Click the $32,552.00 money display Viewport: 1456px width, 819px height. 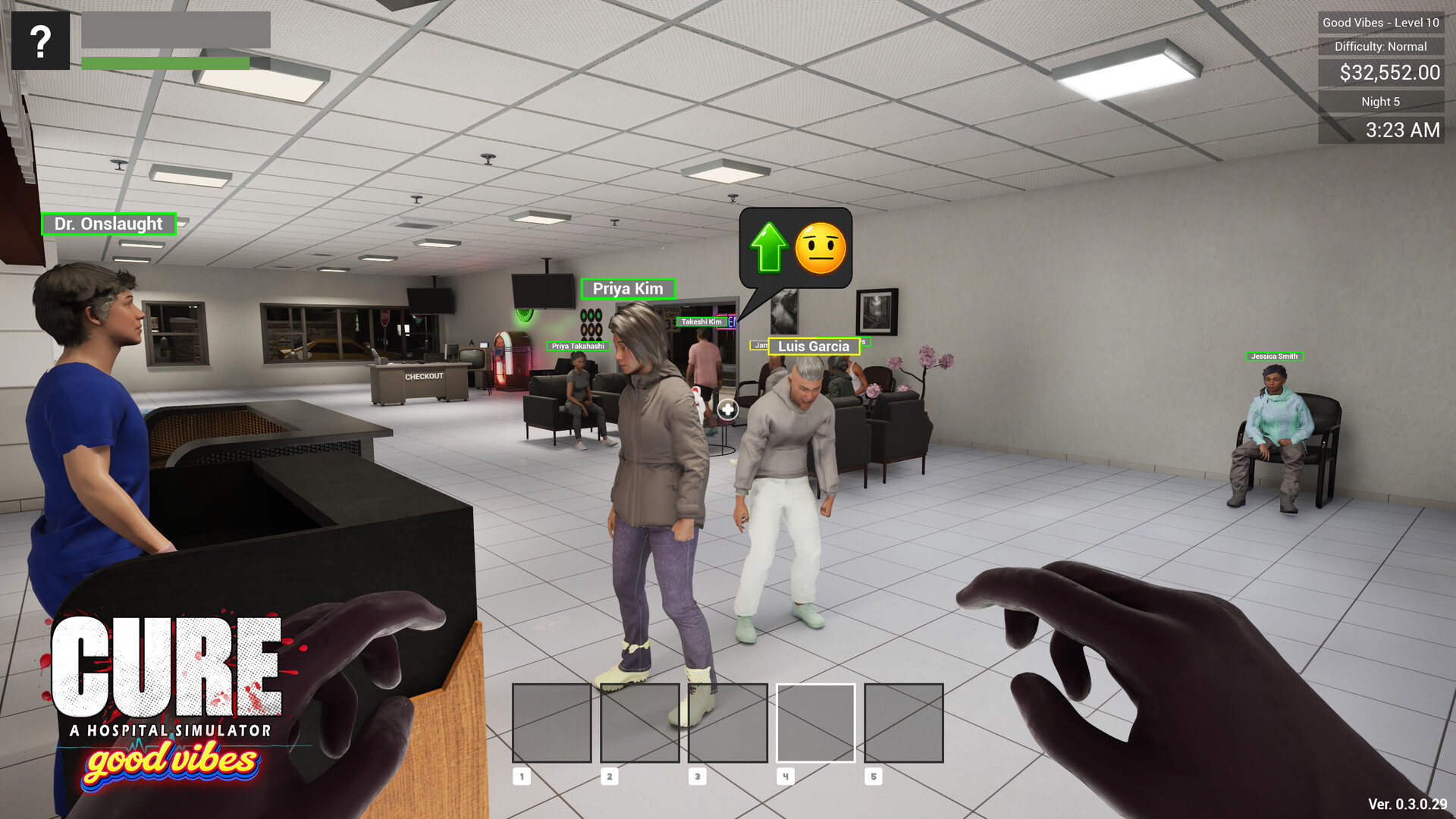pyautogui.click(x=1380, y=74)
